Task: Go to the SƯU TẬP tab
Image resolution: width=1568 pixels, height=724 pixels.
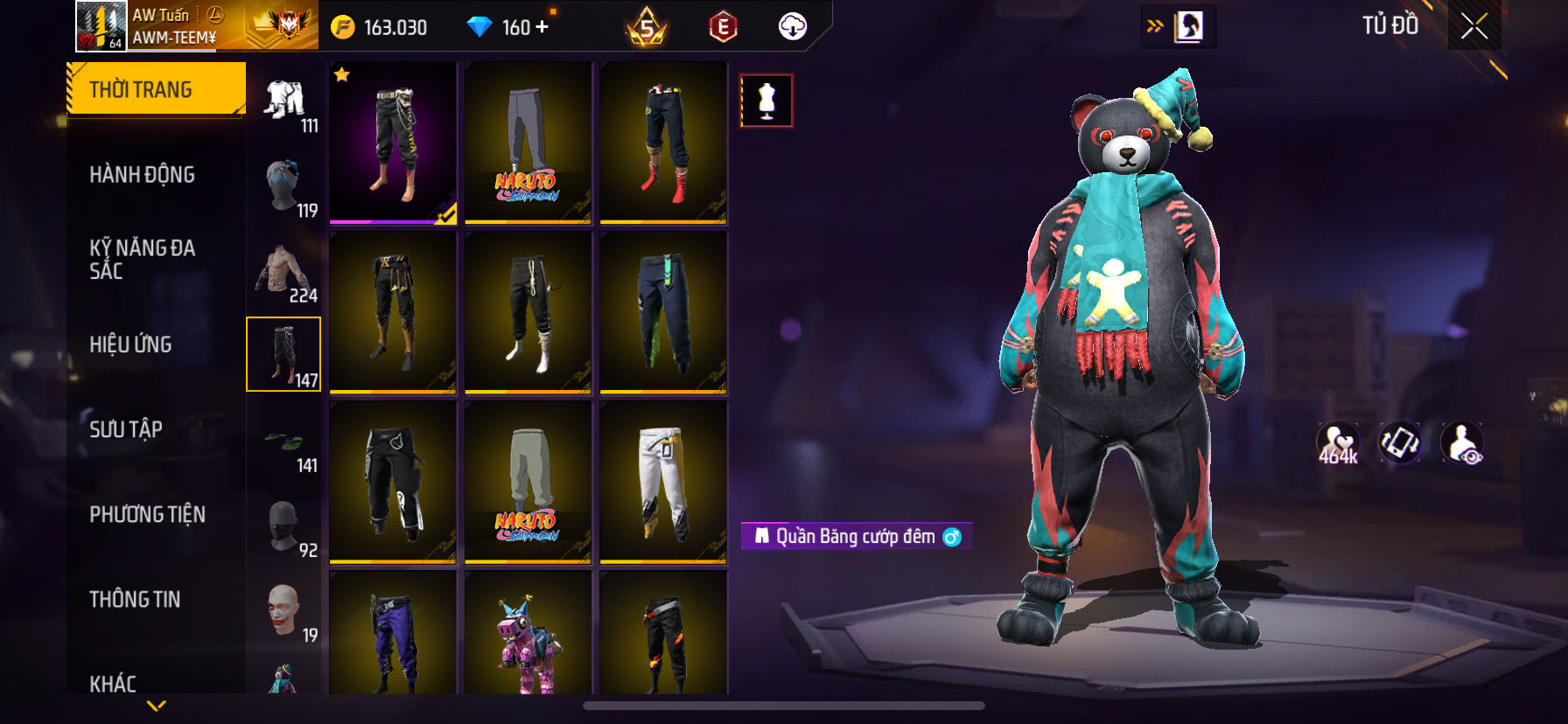Action: 126,429
